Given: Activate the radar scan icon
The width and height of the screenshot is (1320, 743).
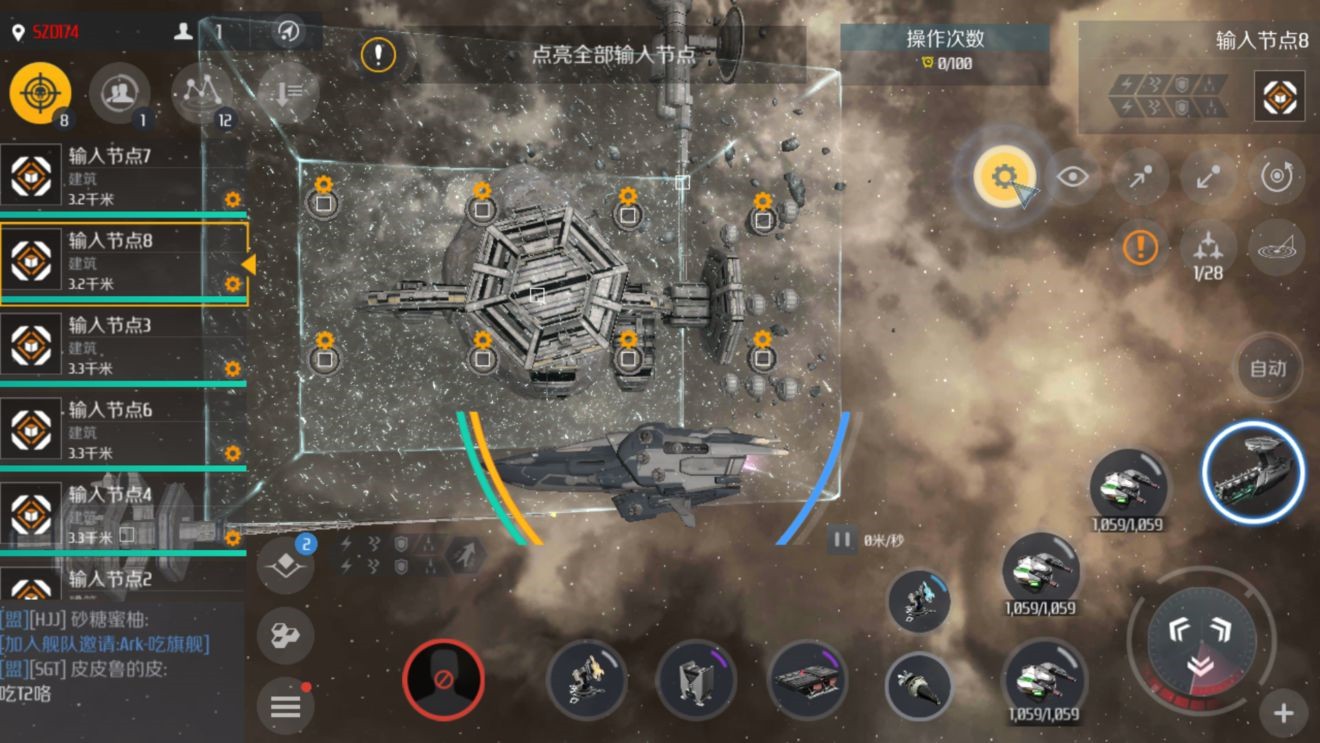Looking at the screenshot, I should (x=1277, y=250).
